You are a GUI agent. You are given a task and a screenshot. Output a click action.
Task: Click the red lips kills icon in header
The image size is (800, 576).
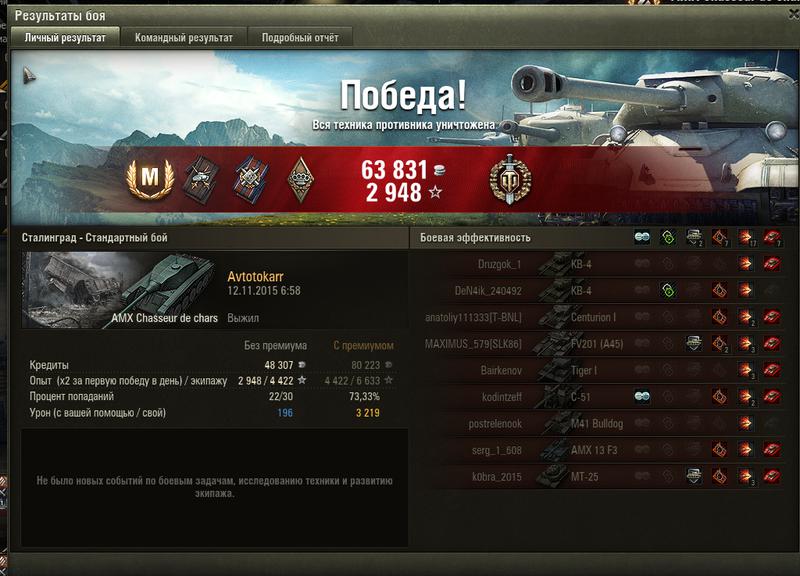771,238
